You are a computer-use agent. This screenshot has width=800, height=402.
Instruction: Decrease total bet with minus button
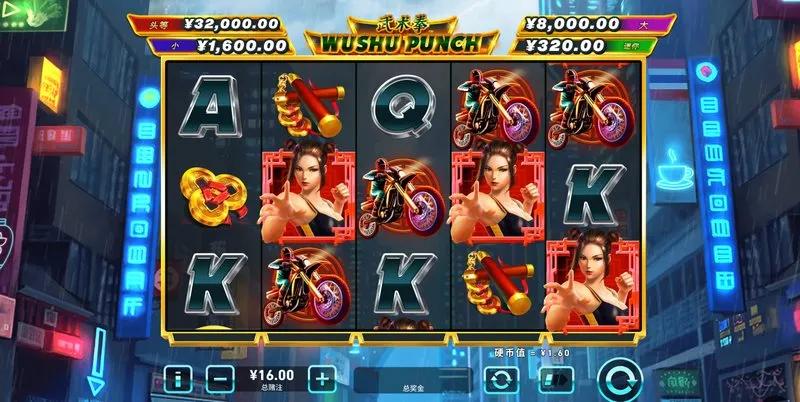click(x=221, y=380)
